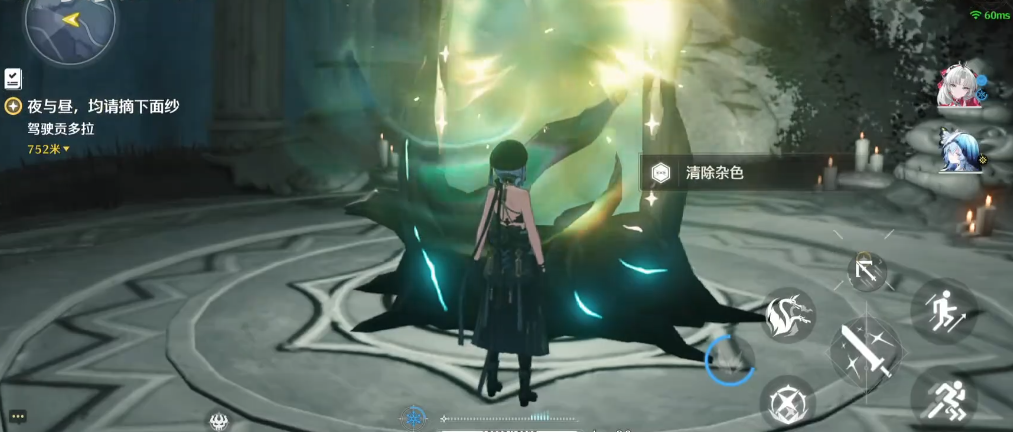Trigger the resonance liberation with blue ring
The width and height of the screenshot is (1013, 432).
(730, 360)
